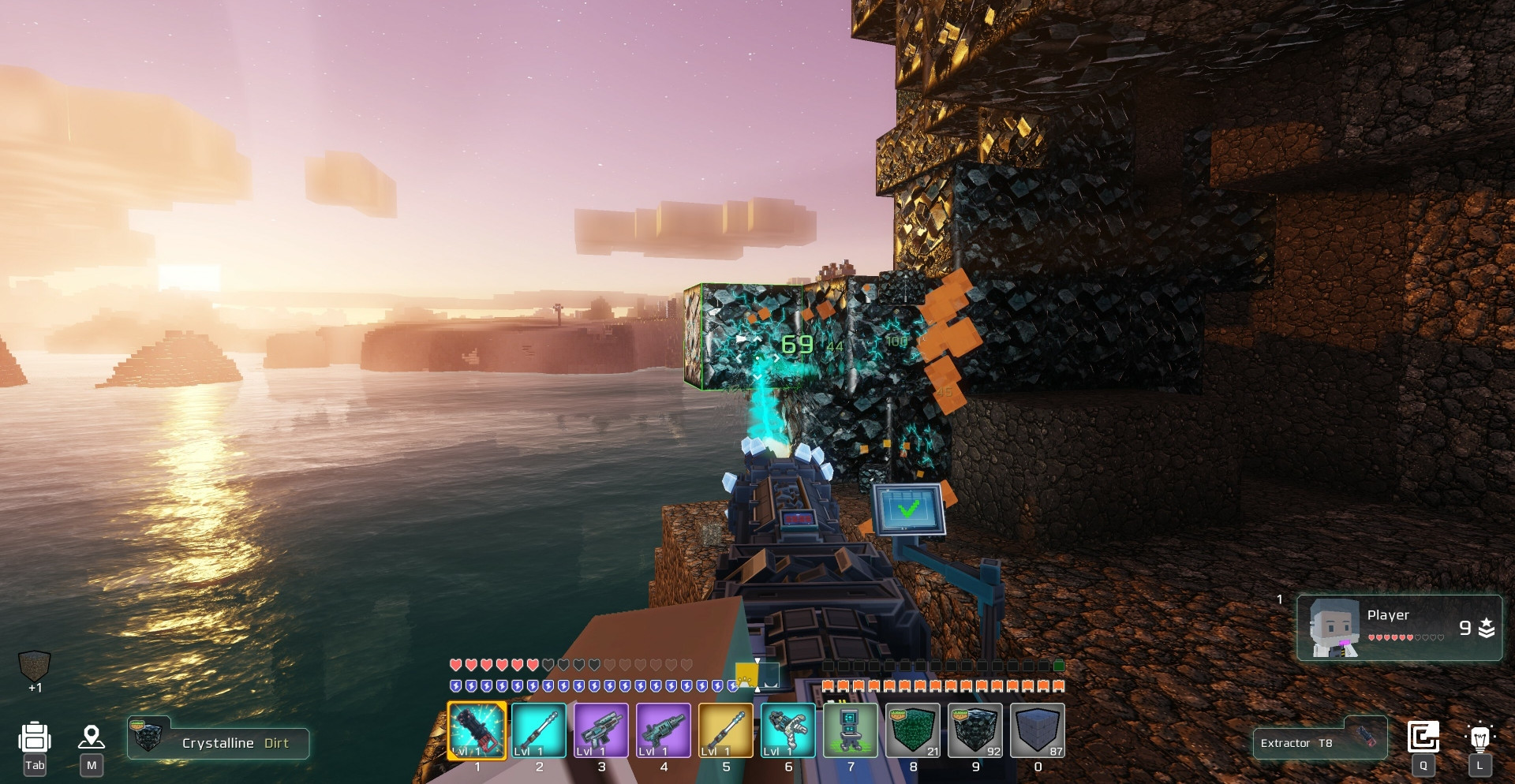Select the crystalline dirt stack of 92
Screen dimensions: 1515x784
tap(975, 730)
